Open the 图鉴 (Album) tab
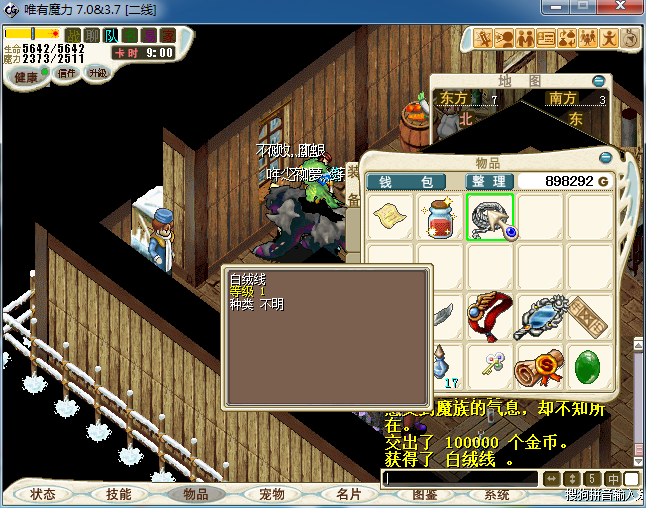Viewport: 646px width, 508px height. click(x=424, y=494)
